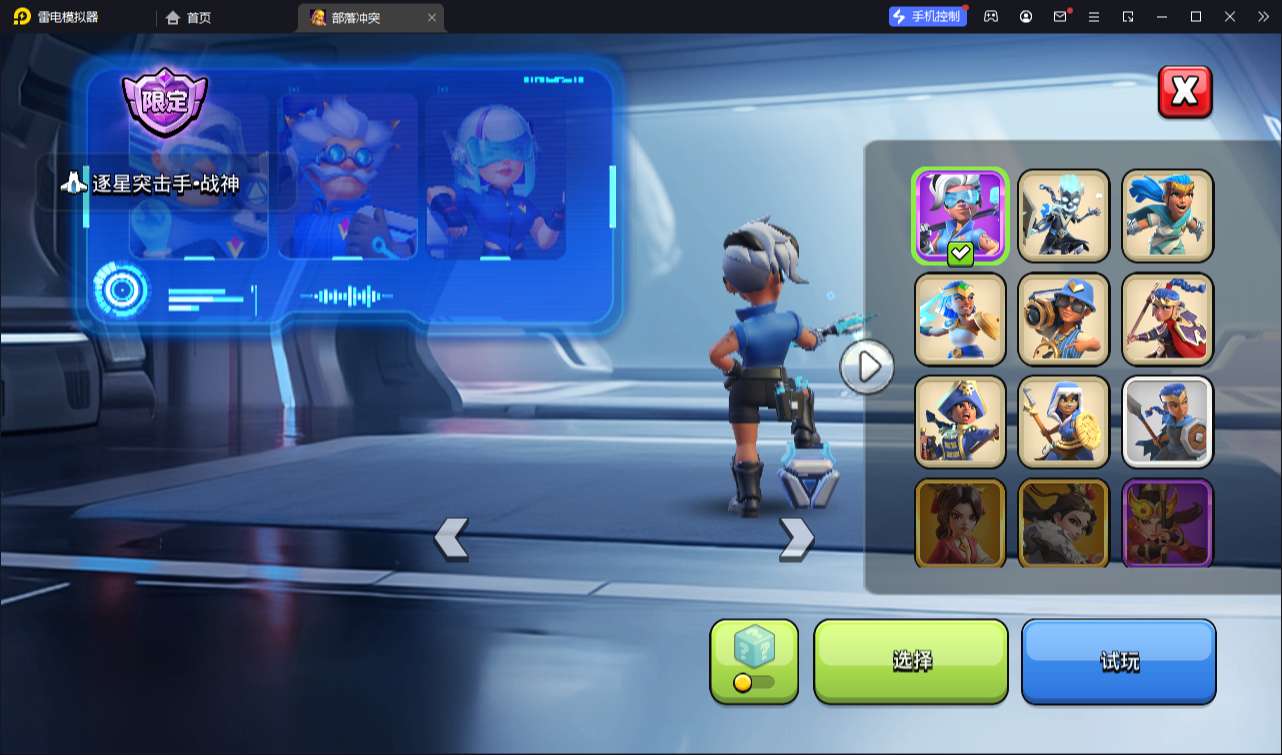Close the skin screen with red X
1282x755 pixels.
1185,92
